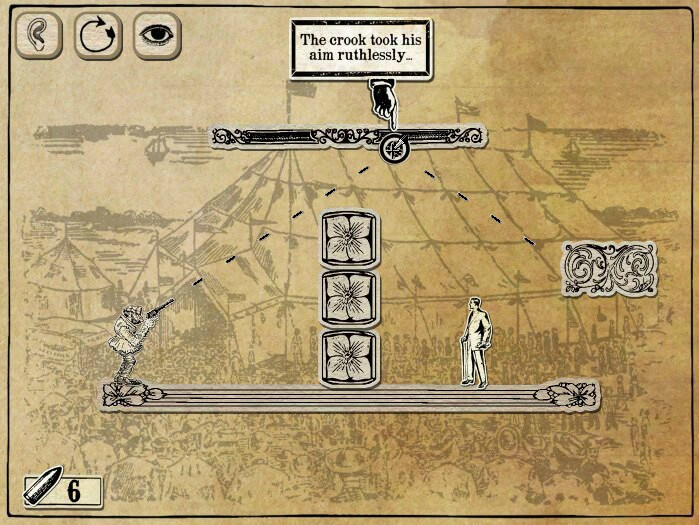Click the eye icon button
The height and width of the screenshot is (525, 699).
pos(156,36)
